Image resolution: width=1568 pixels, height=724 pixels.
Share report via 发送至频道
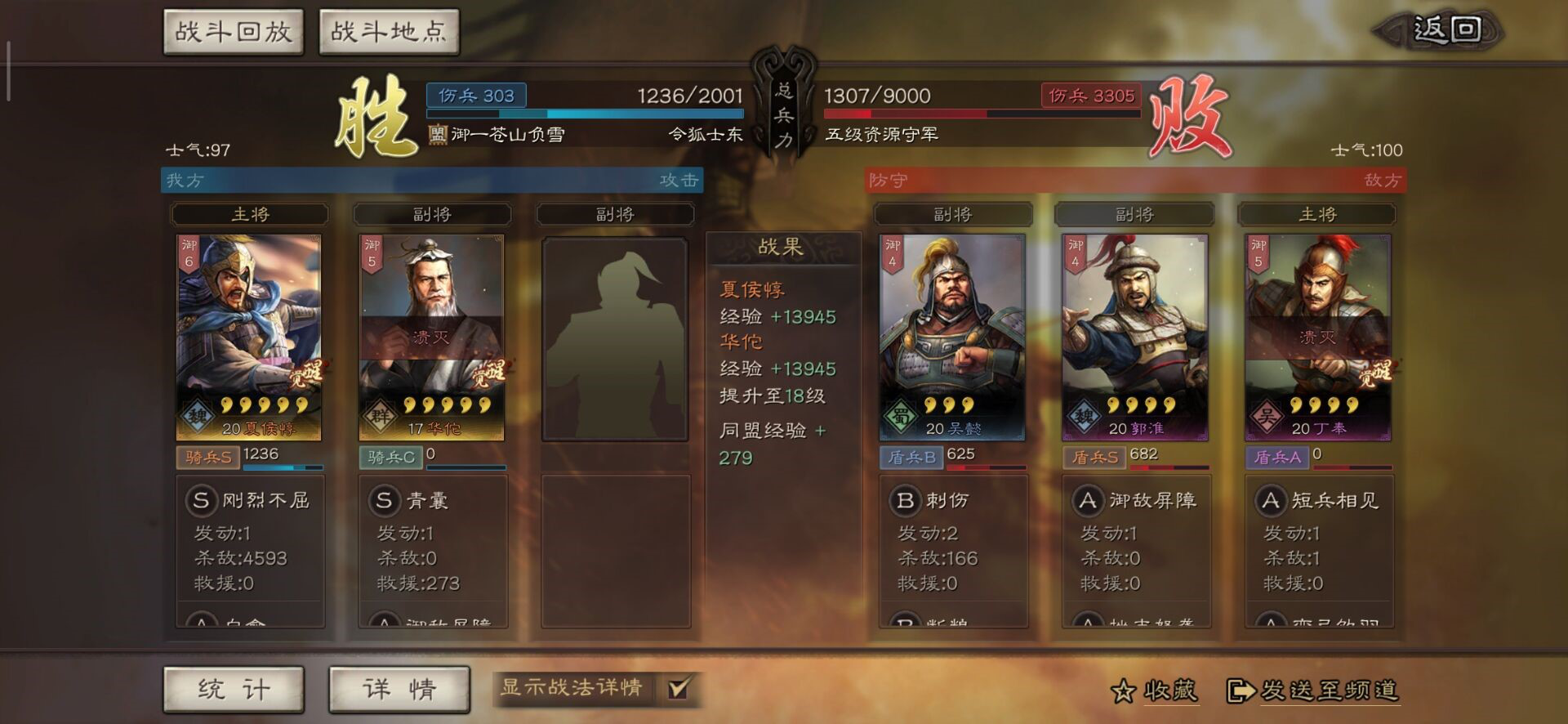tap(1313, 691)
